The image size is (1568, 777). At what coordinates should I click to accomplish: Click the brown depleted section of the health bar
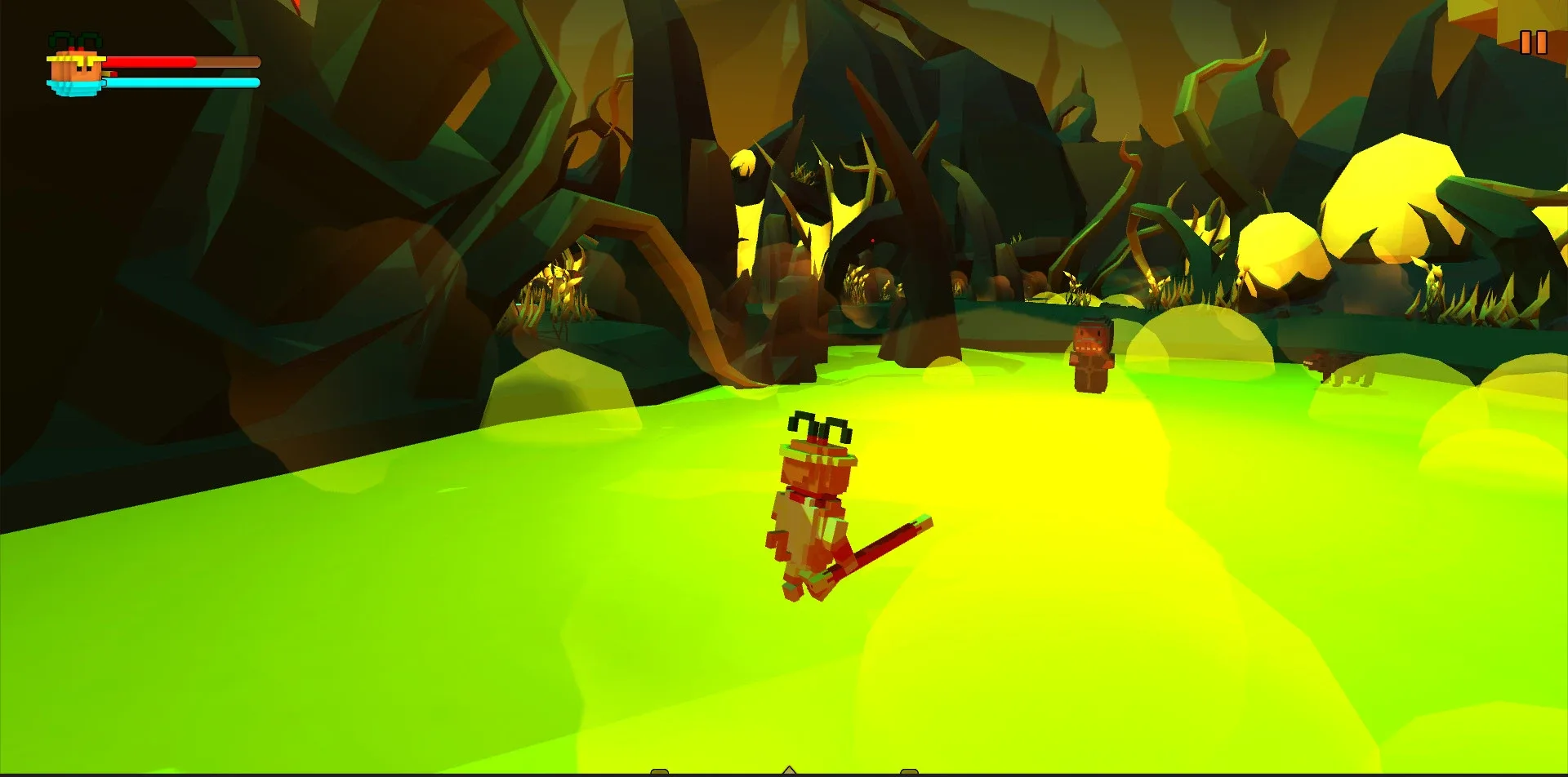[229, 60]
